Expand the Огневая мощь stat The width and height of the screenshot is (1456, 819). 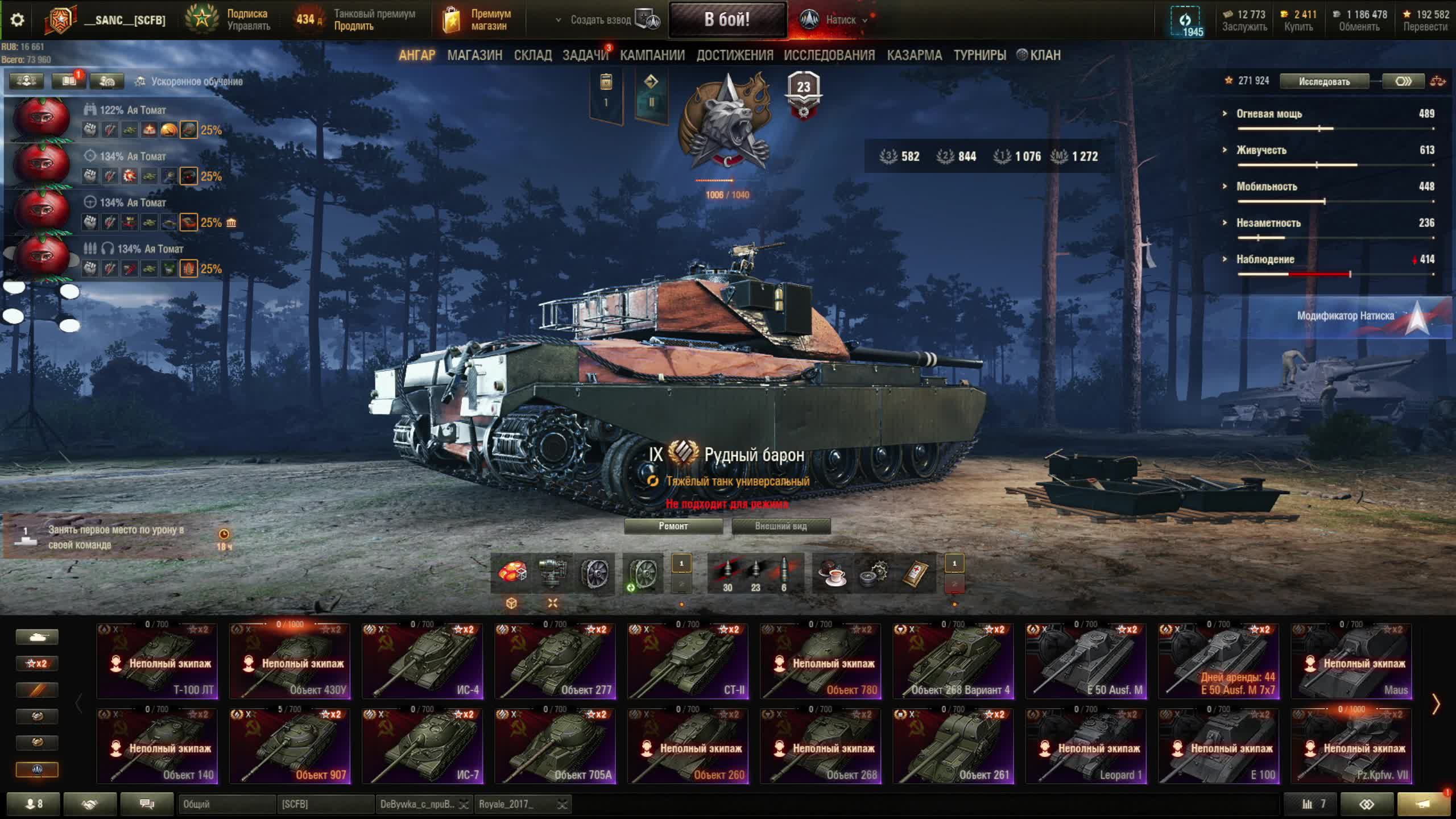point(1269,114)
